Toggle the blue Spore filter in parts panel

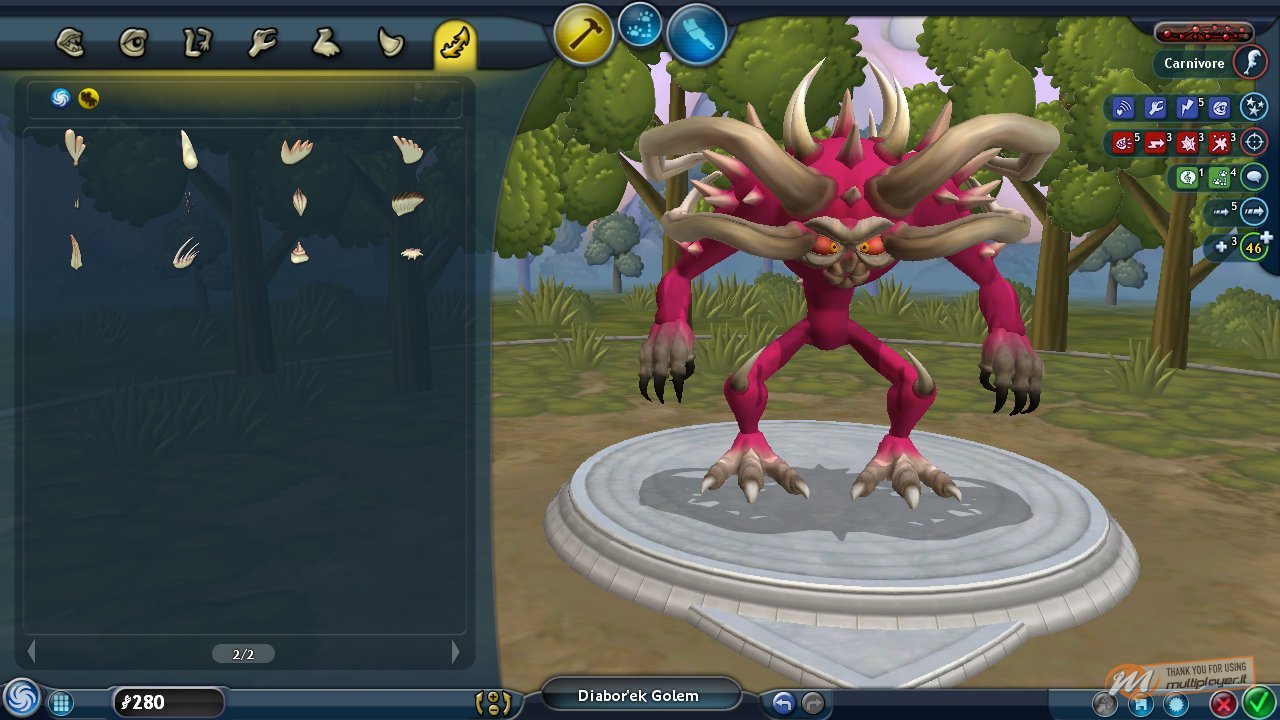(60, 99)
